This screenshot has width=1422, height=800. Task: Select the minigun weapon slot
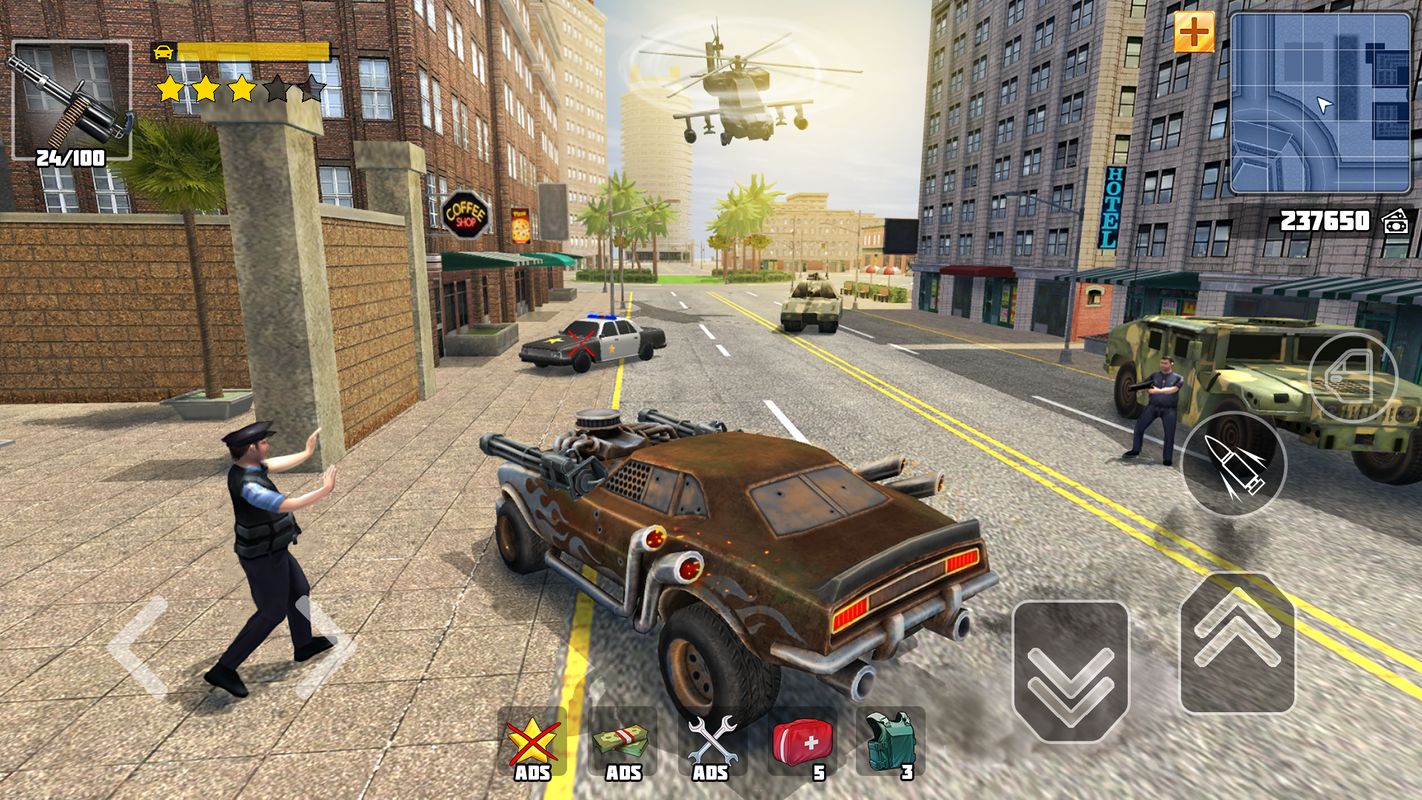(70, 100)
